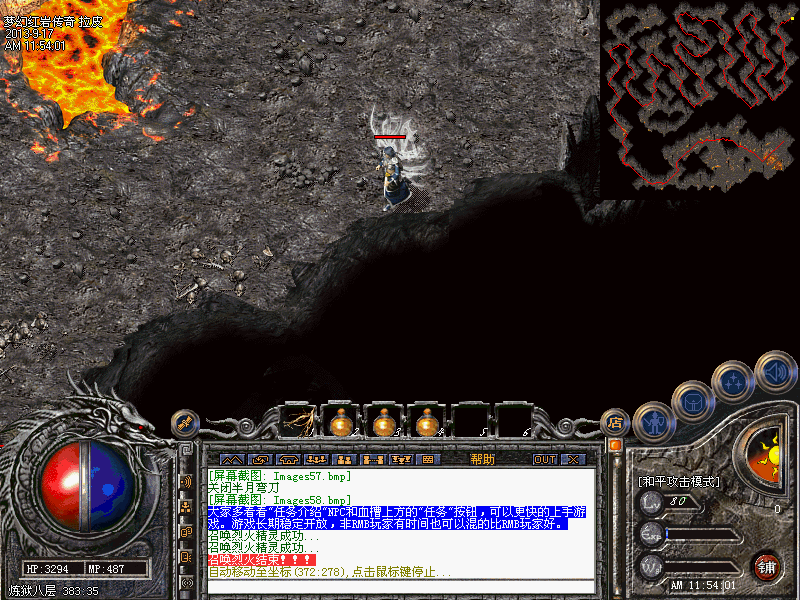Use the golden potion in belt slot 4
This screenshot has height=600, width=800.
pyautogui.click(x=427, y=422)
